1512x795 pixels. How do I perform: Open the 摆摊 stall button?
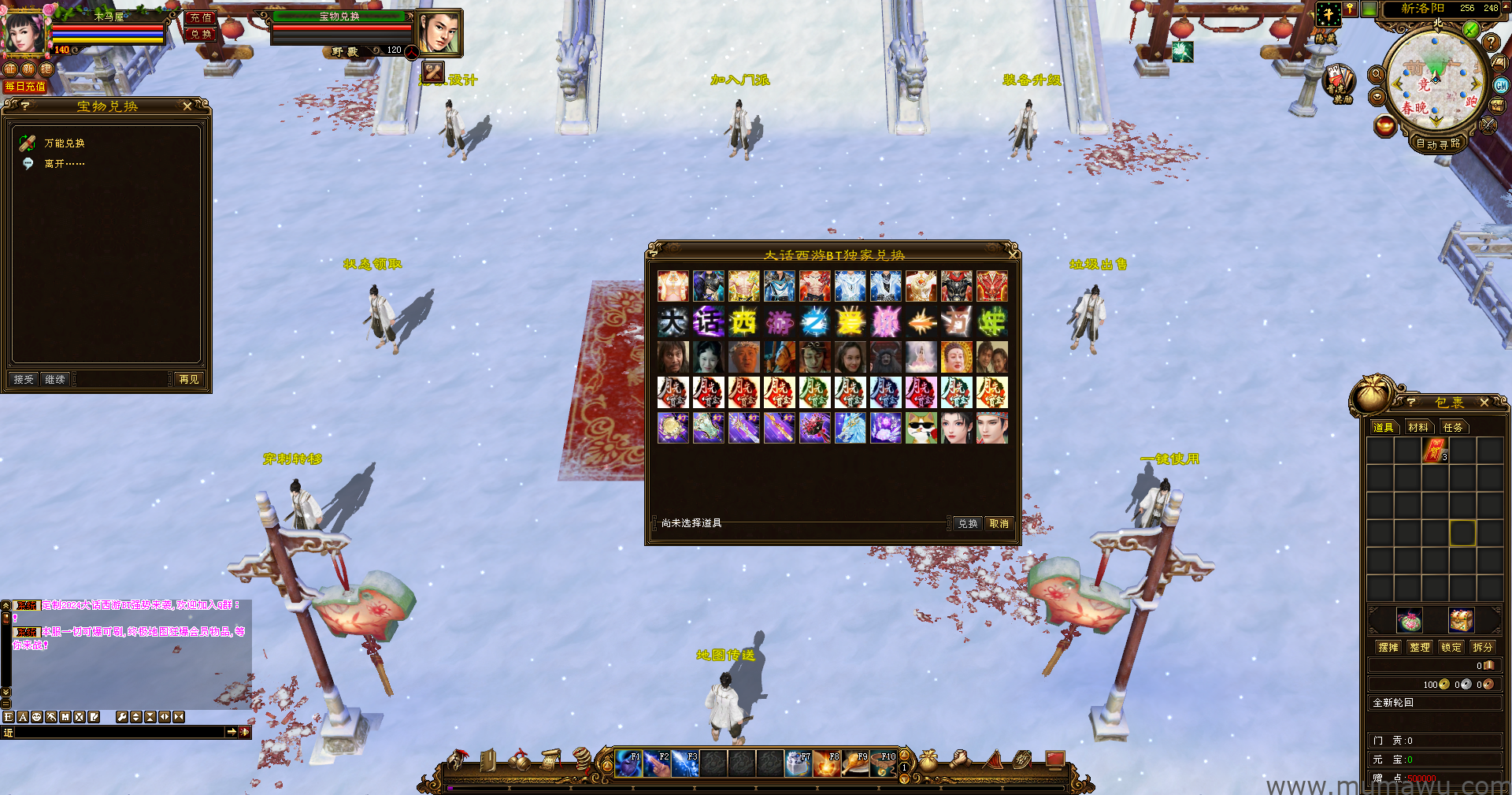[1388, 648]
